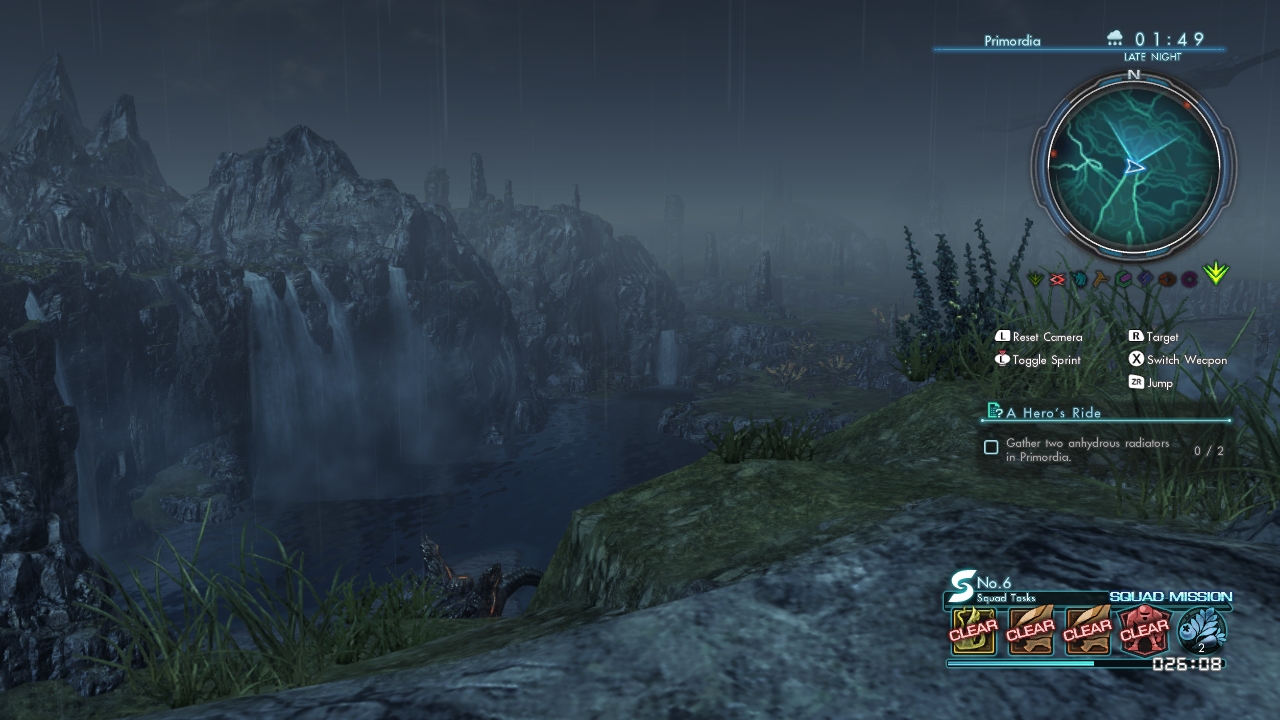Select the teal Harriers division icon
The height and width of the screenshot is (720, 1280).
1079,279
